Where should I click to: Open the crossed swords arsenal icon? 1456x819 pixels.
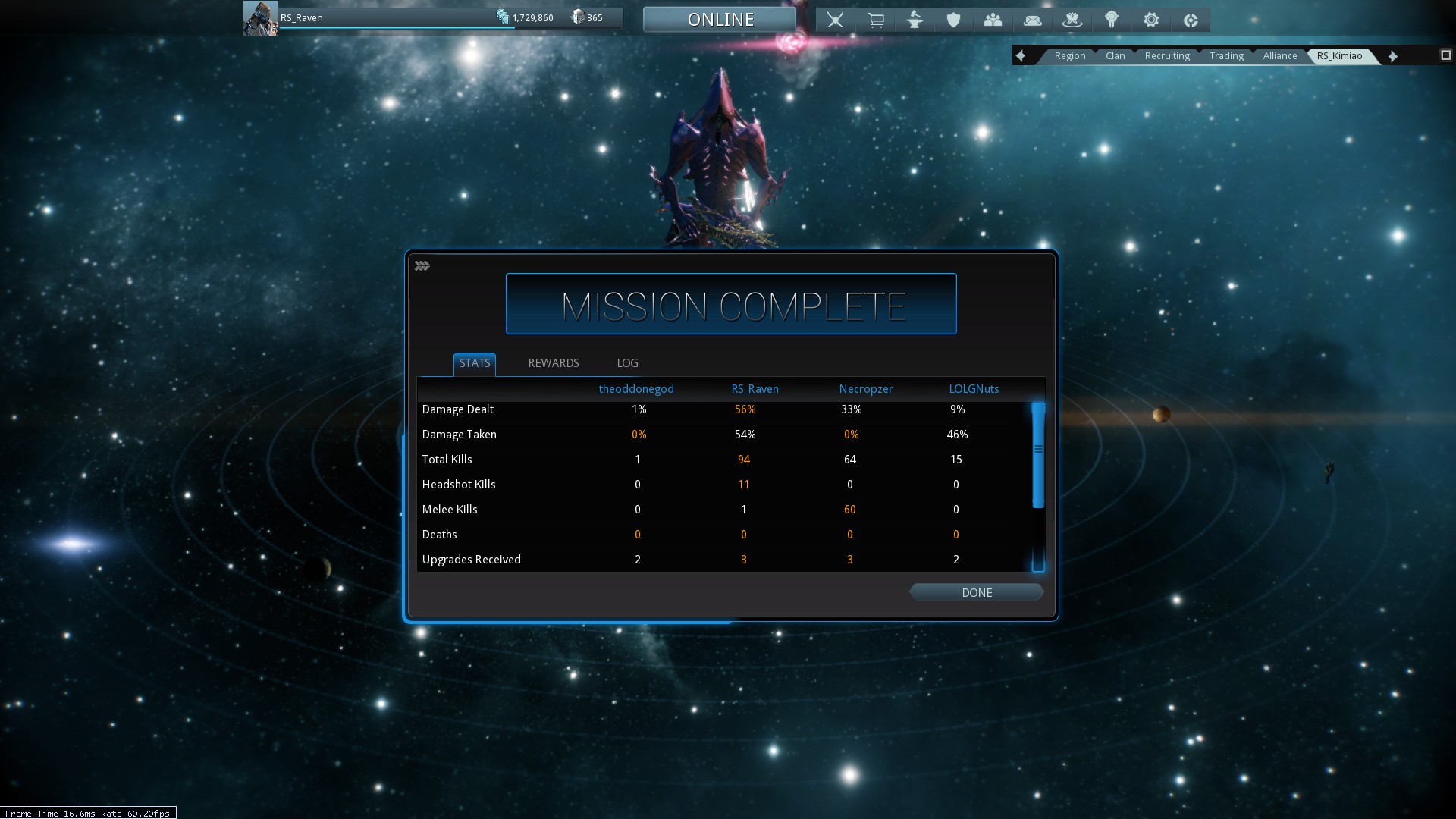[835, 20]
